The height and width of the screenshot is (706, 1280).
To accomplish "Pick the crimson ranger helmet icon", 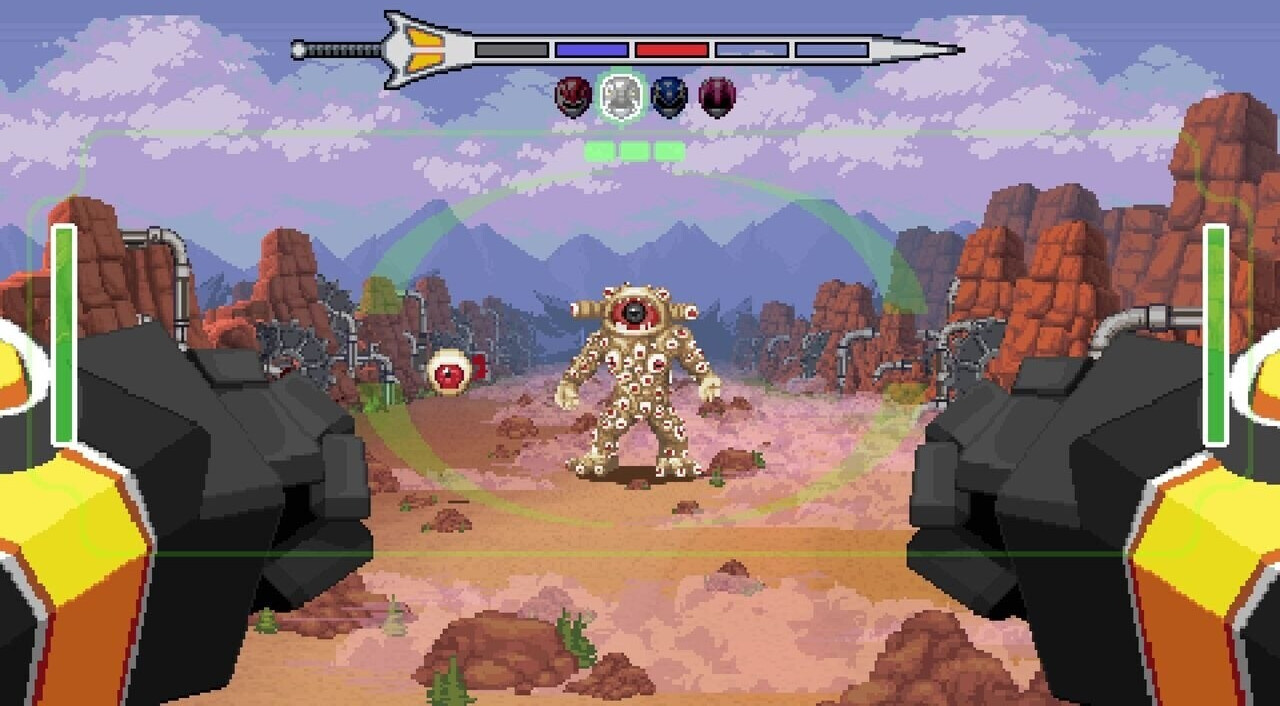I will tap(717, 98).
